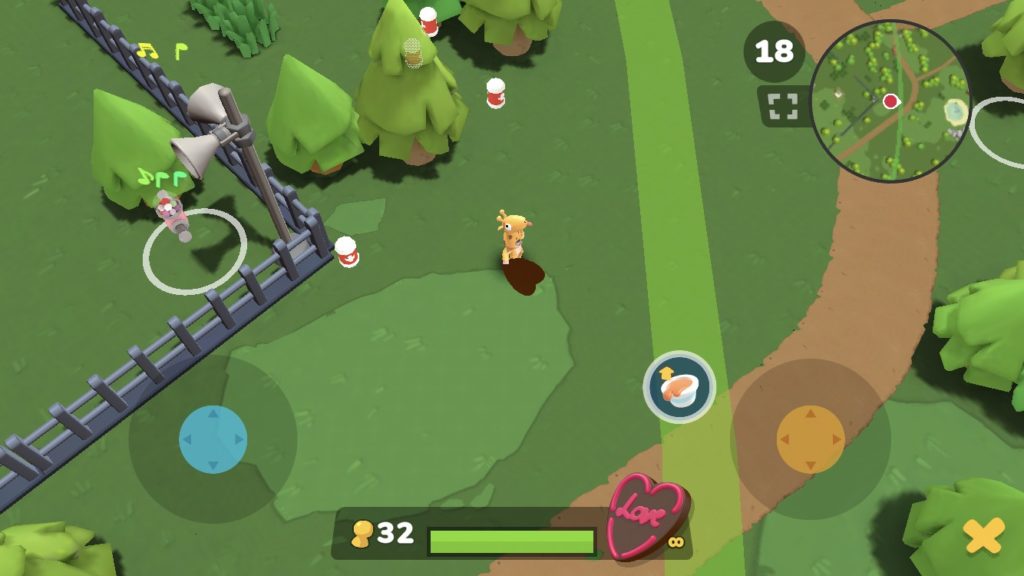1024x576 pixels.
Task: Select the Love chocolate heart weapon
Action: (647, 516)
